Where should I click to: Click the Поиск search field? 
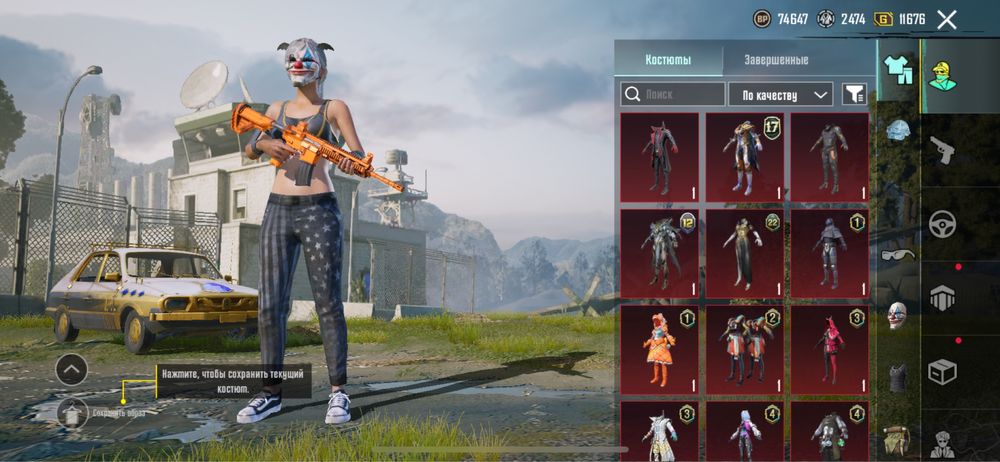pyautogui.click(x=673, y=94)
